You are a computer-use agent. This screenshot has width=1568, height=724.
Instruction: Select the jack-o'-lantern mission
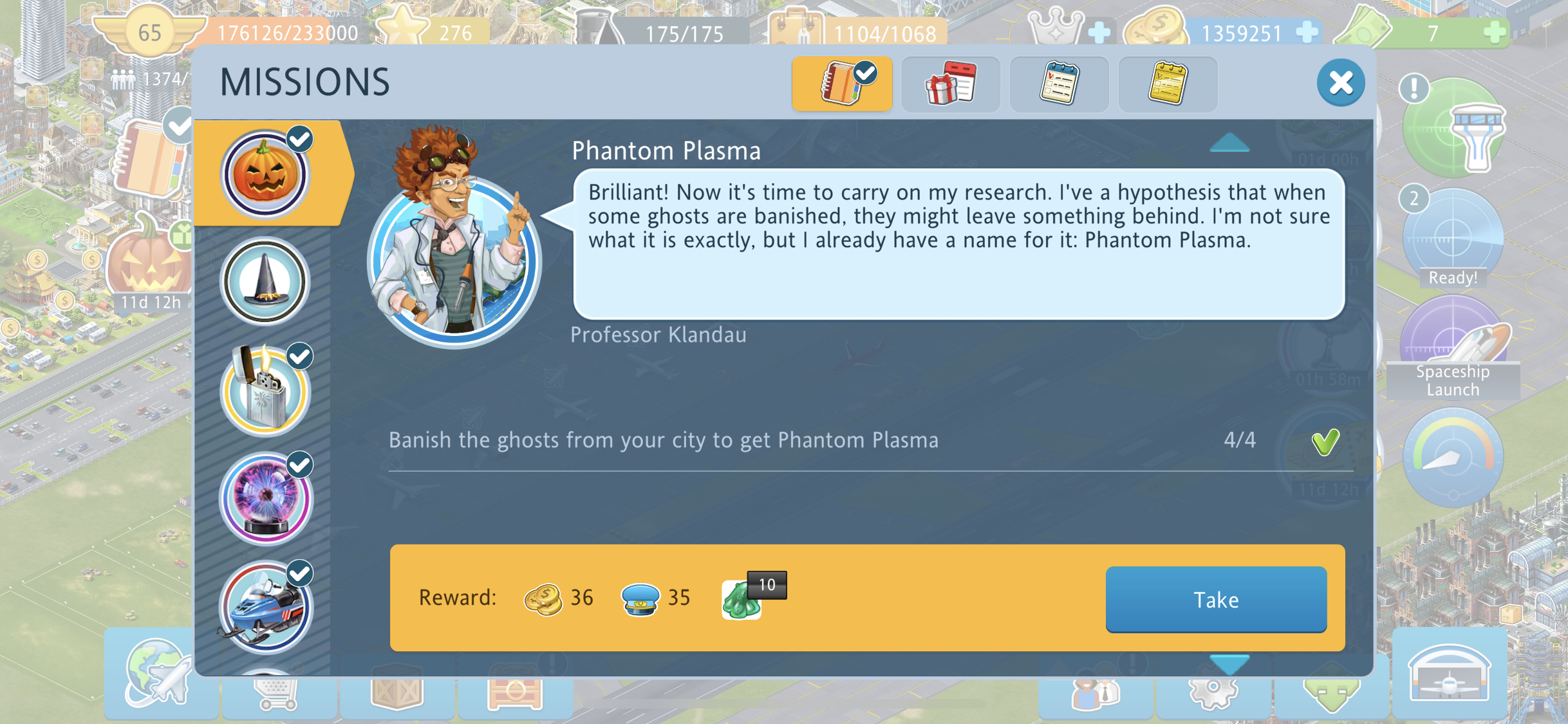coord(265,174)
